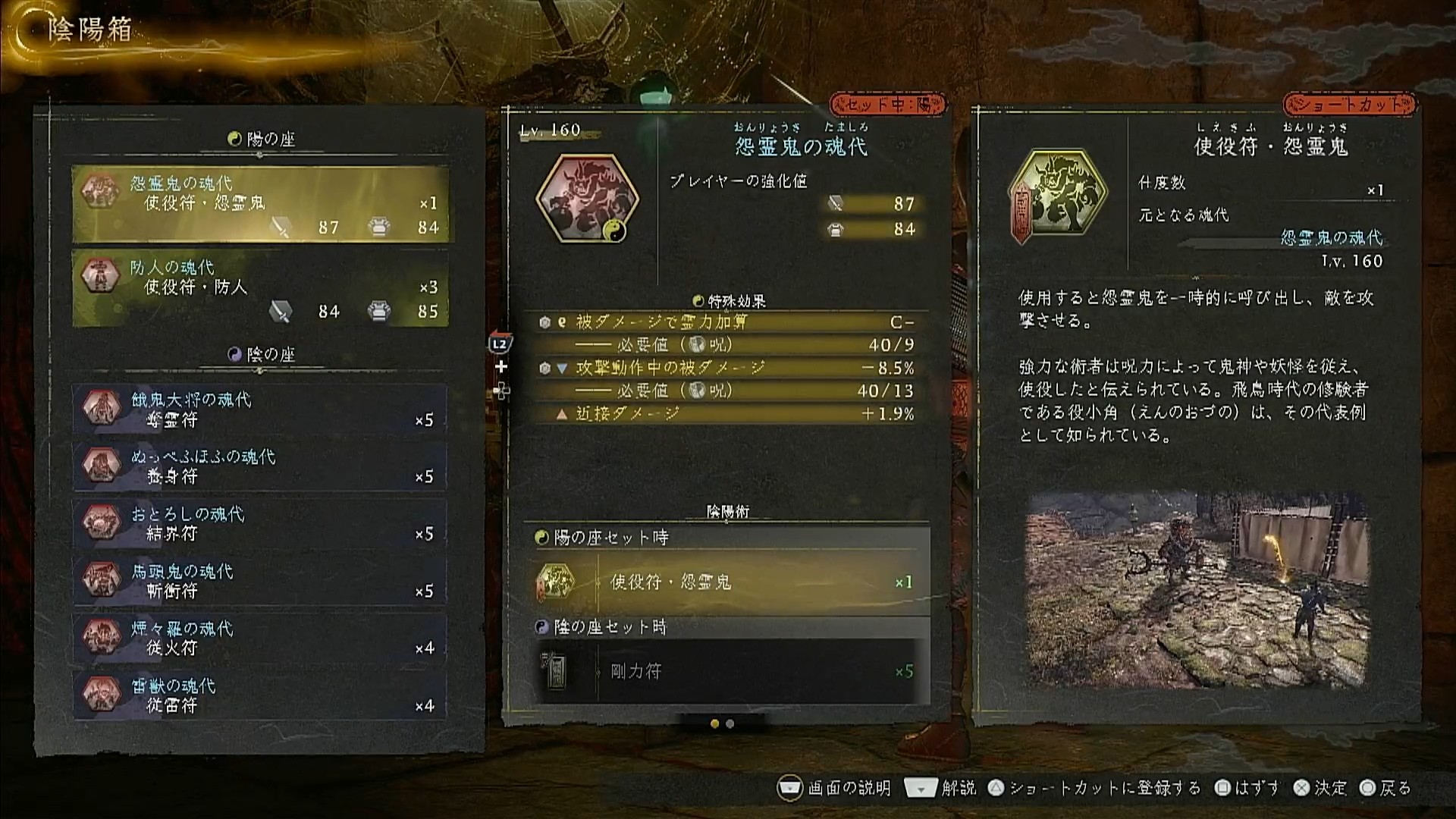1456x819 pixels.
Task: Select the 煙々羅の魂代 entry
Action: point(260,638)
